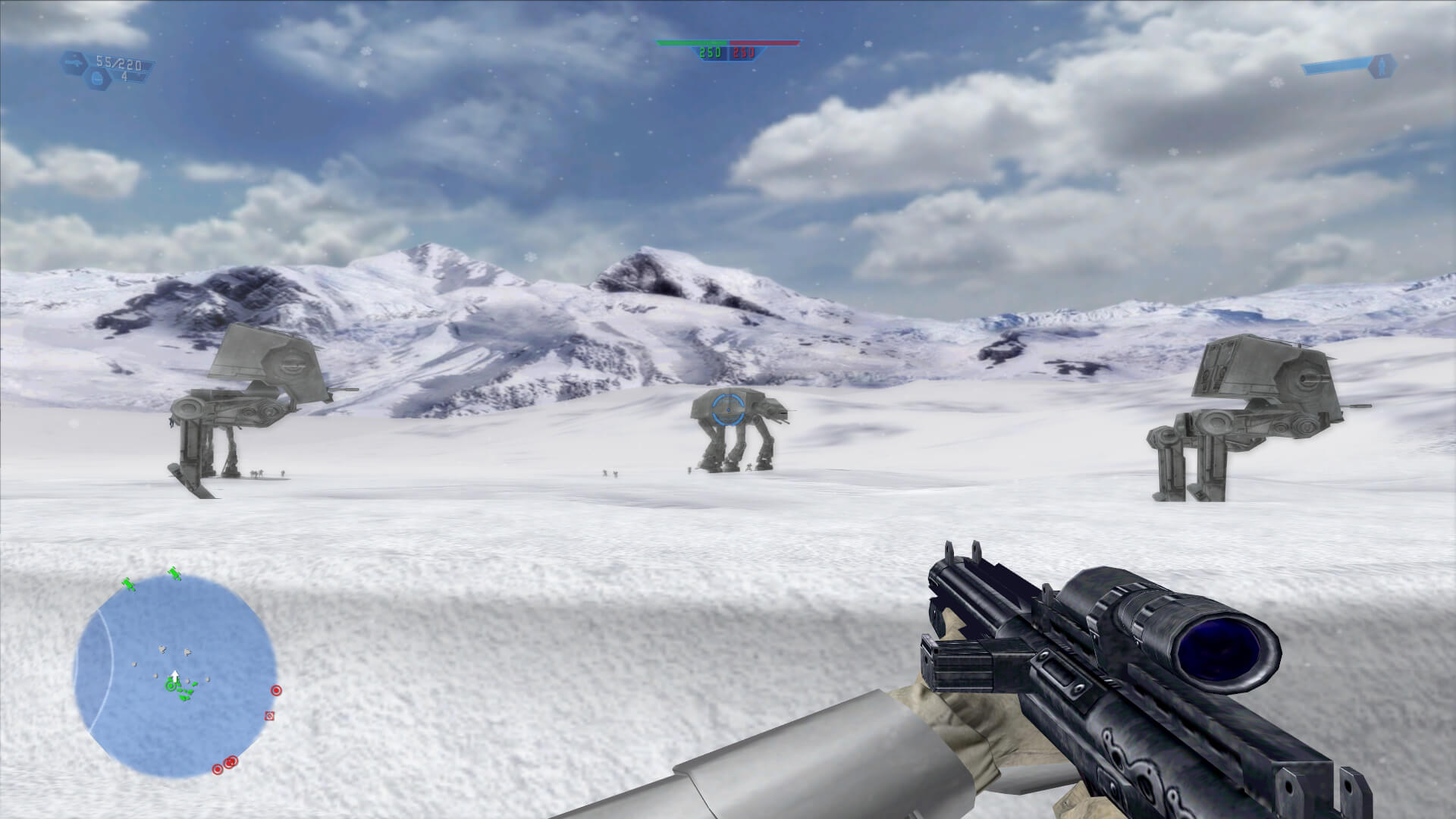Click the ammo counter showing 55/220
This screenshot has width=1456, height=819.
118,64
